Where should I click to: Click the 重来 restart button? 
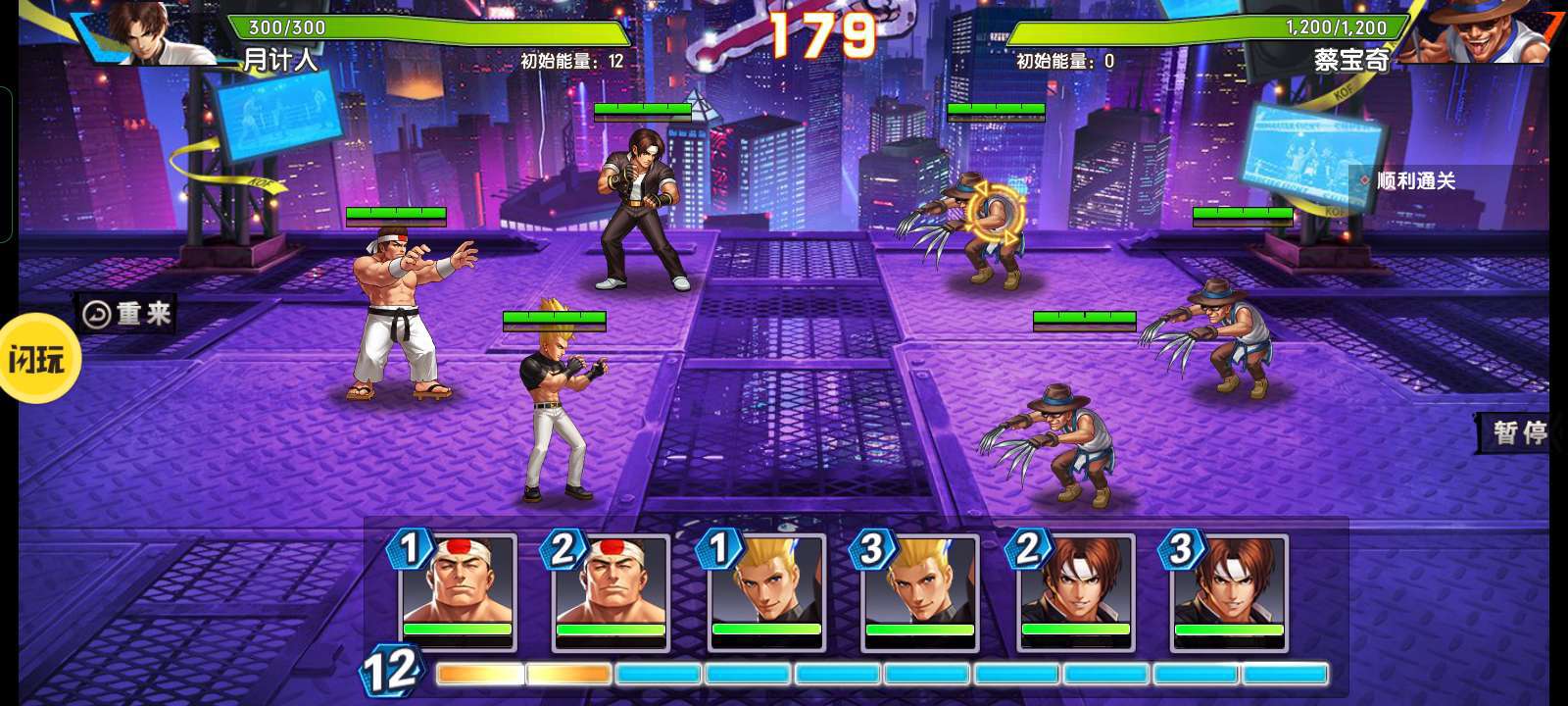pos(127,314)
